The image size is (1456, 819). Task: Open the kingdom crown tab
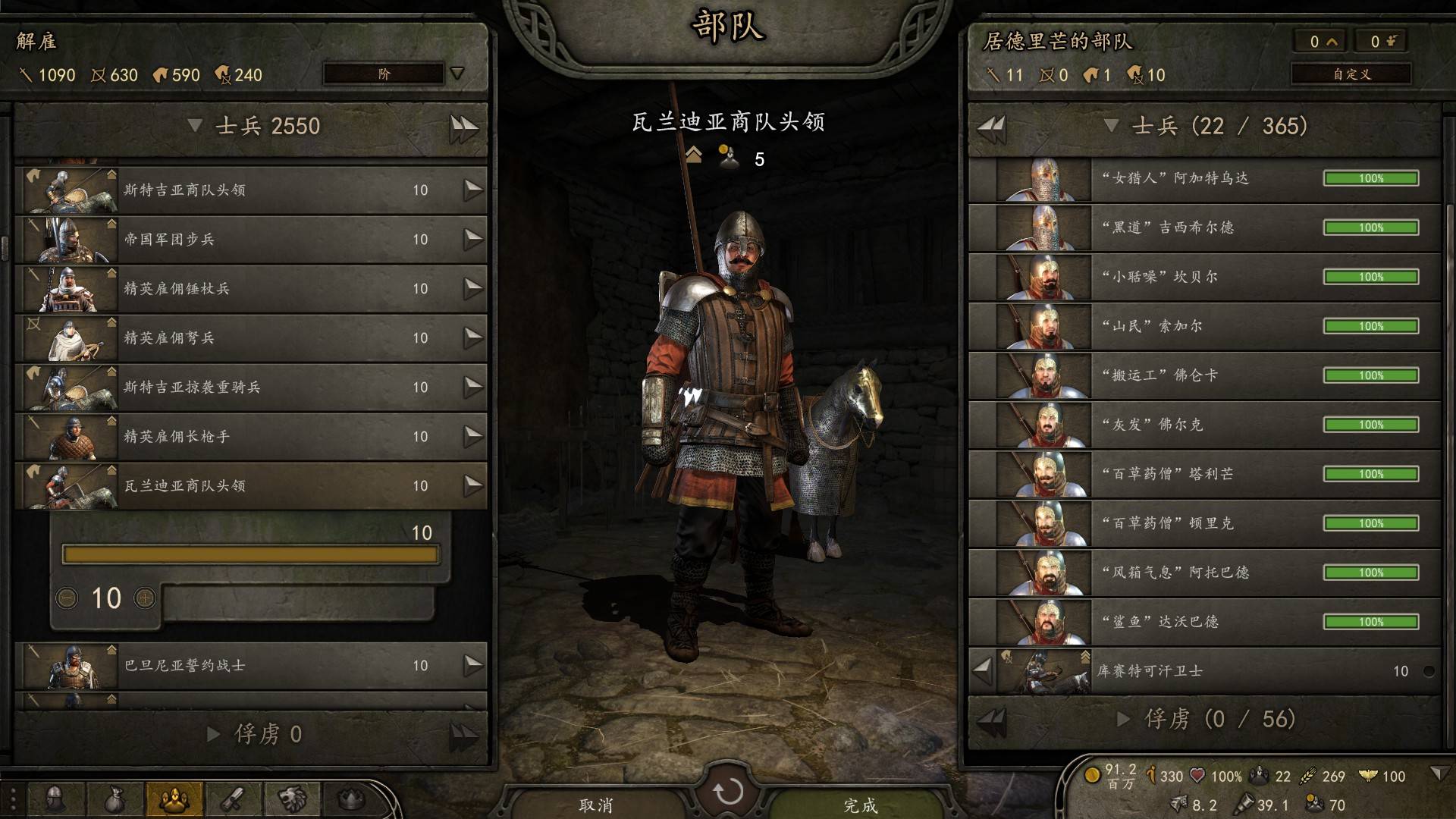(351, 799)
